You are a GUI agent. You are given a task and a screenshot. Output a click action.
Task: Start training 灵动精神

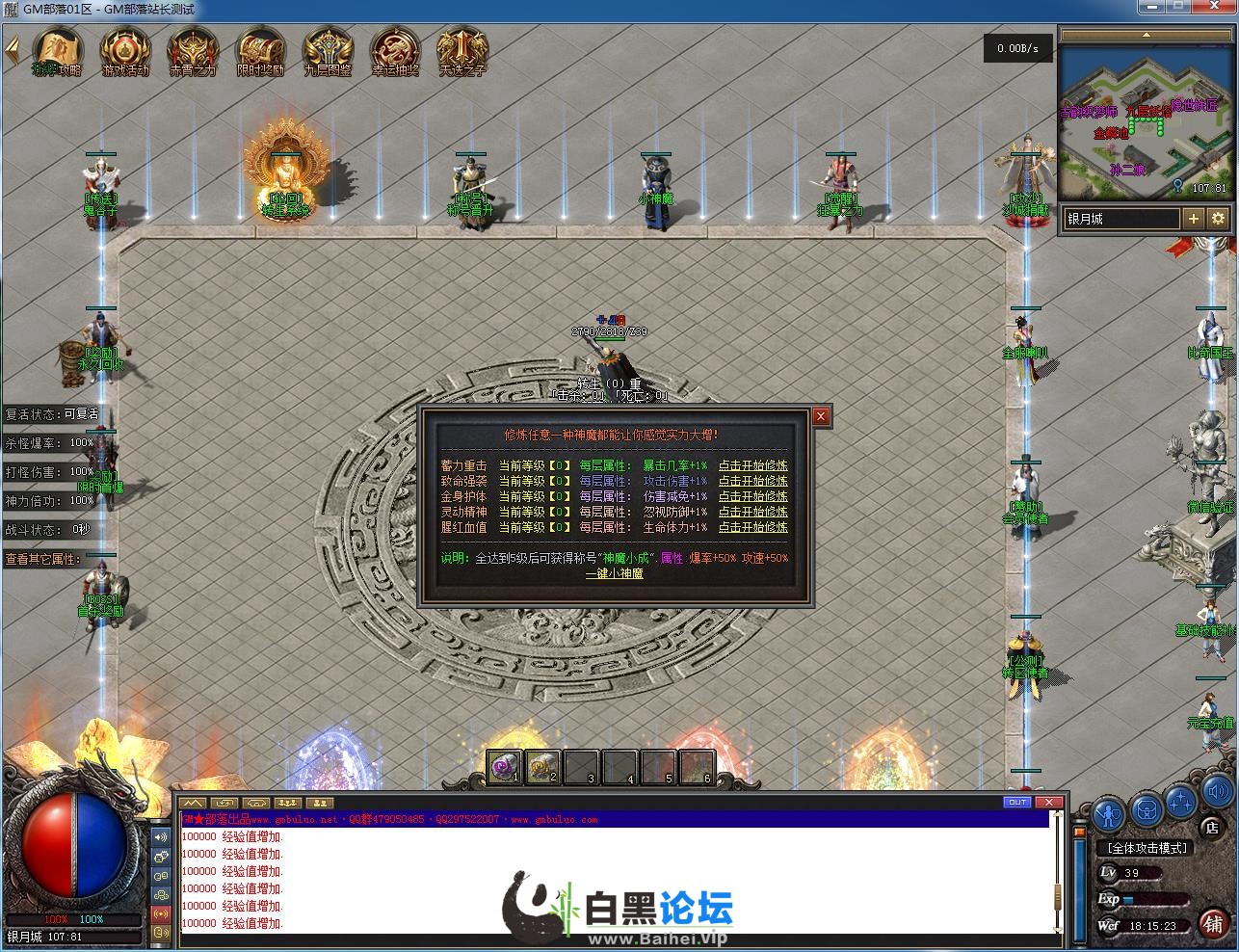click(x=752, y=512)
